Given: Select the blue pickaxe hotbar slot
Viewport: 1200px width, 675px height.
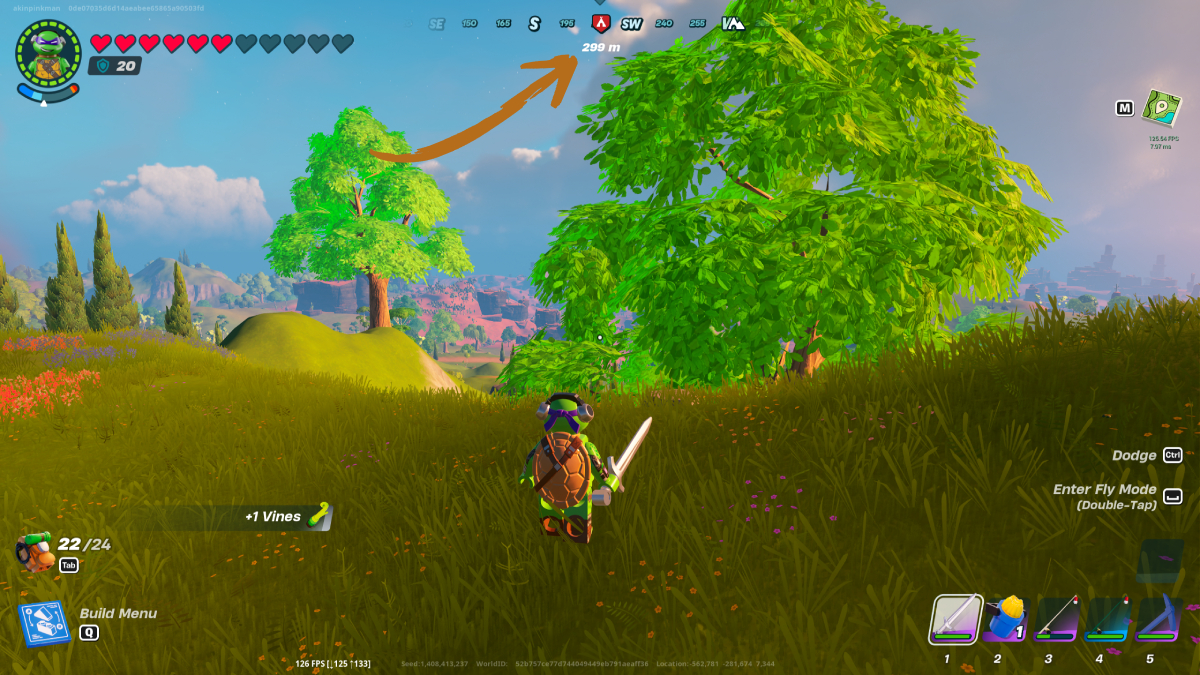Looking at the screenshot, I should point(1158,618).
